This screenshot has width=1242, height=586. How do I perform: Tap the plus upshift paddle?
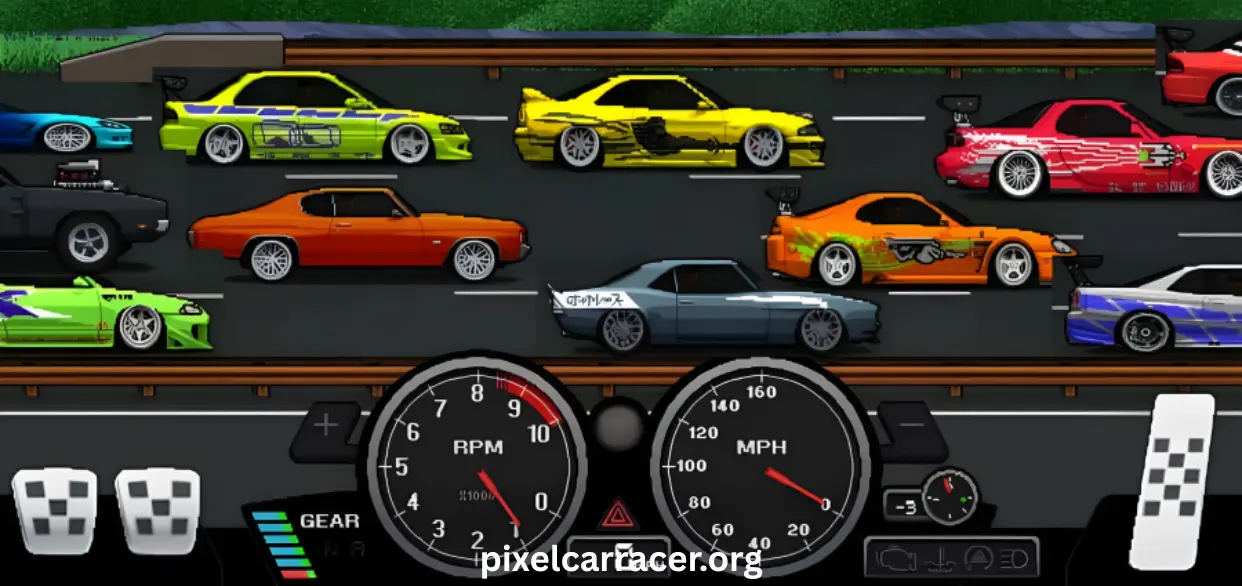pyautogui.click(x=326, y=427)
